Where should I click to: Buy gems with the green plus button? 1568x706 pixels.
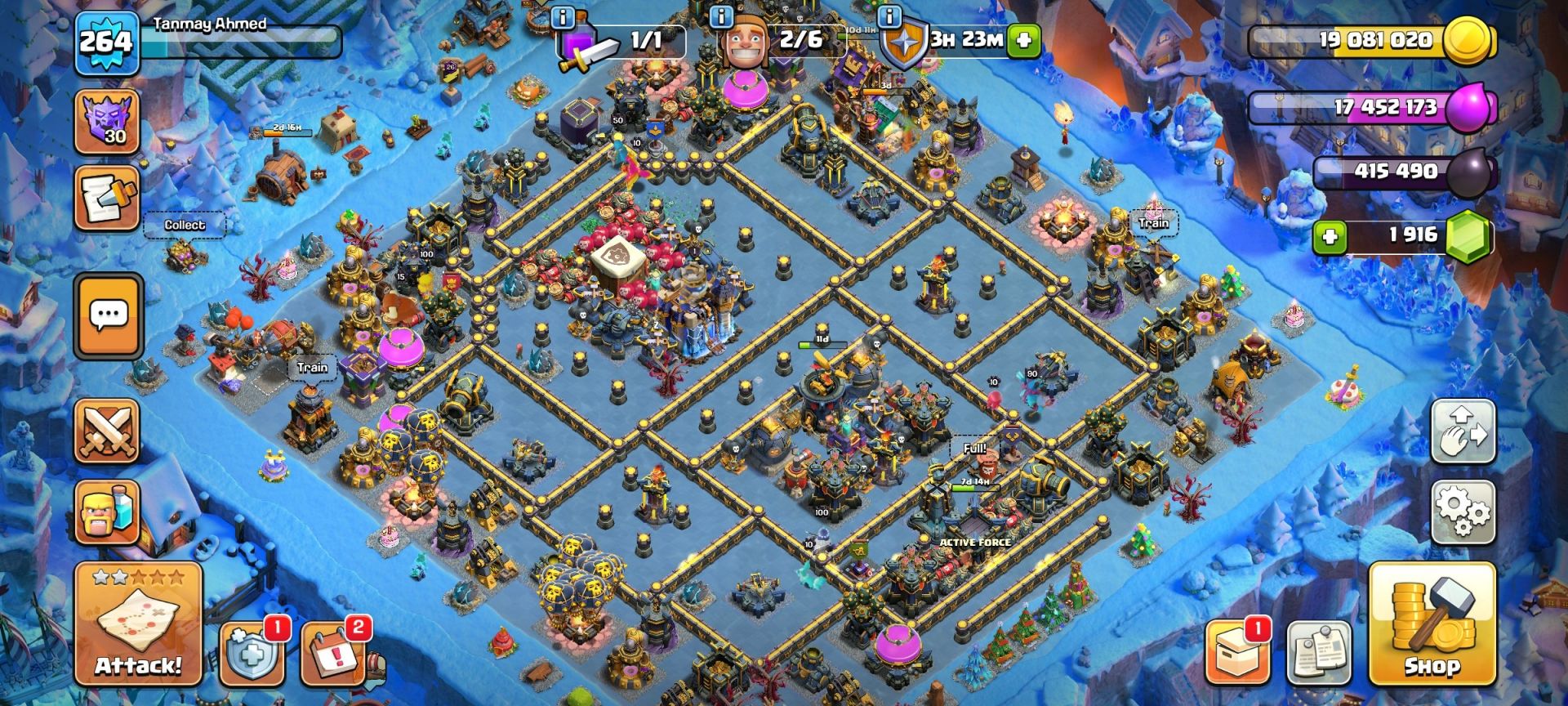click(1330, 237)
